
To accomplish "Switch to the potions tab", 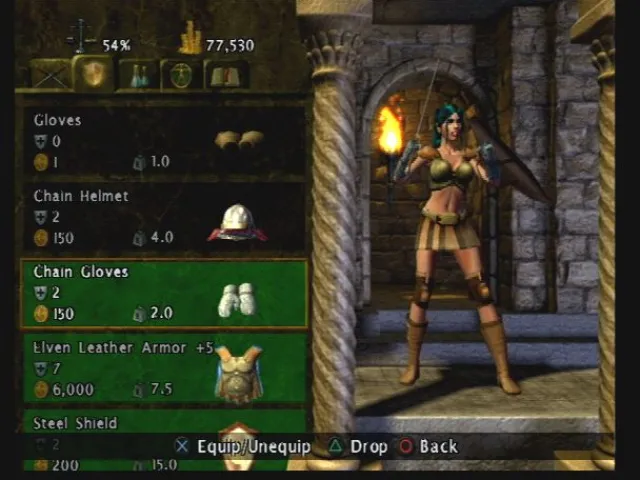I will click(x=138, y=75).
